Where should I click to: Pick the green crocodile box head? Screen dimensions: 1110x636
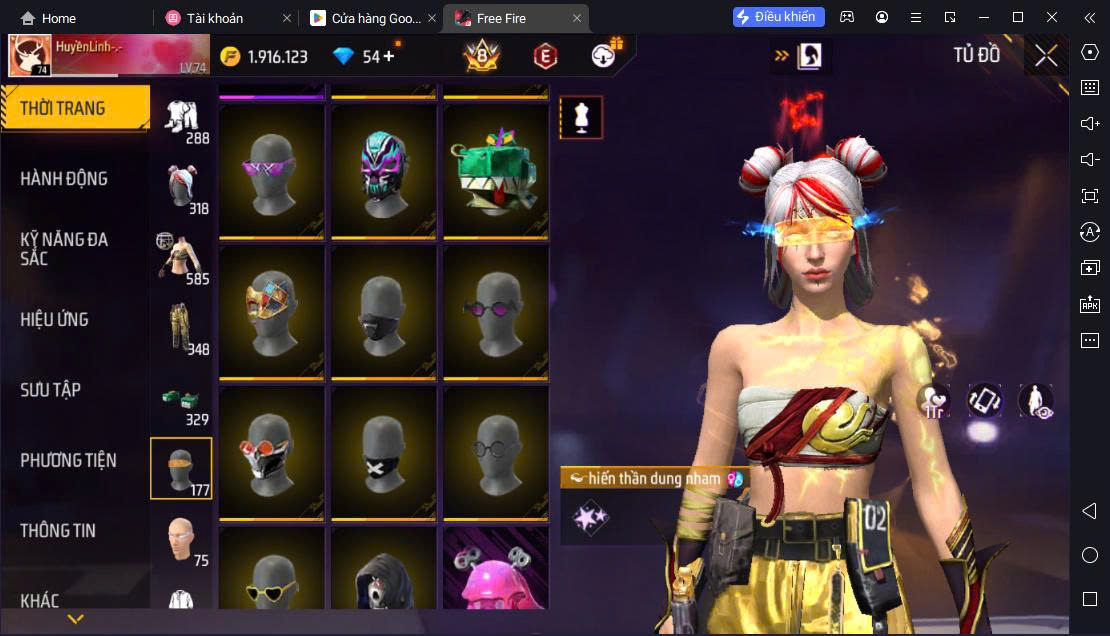coord(496,171)
